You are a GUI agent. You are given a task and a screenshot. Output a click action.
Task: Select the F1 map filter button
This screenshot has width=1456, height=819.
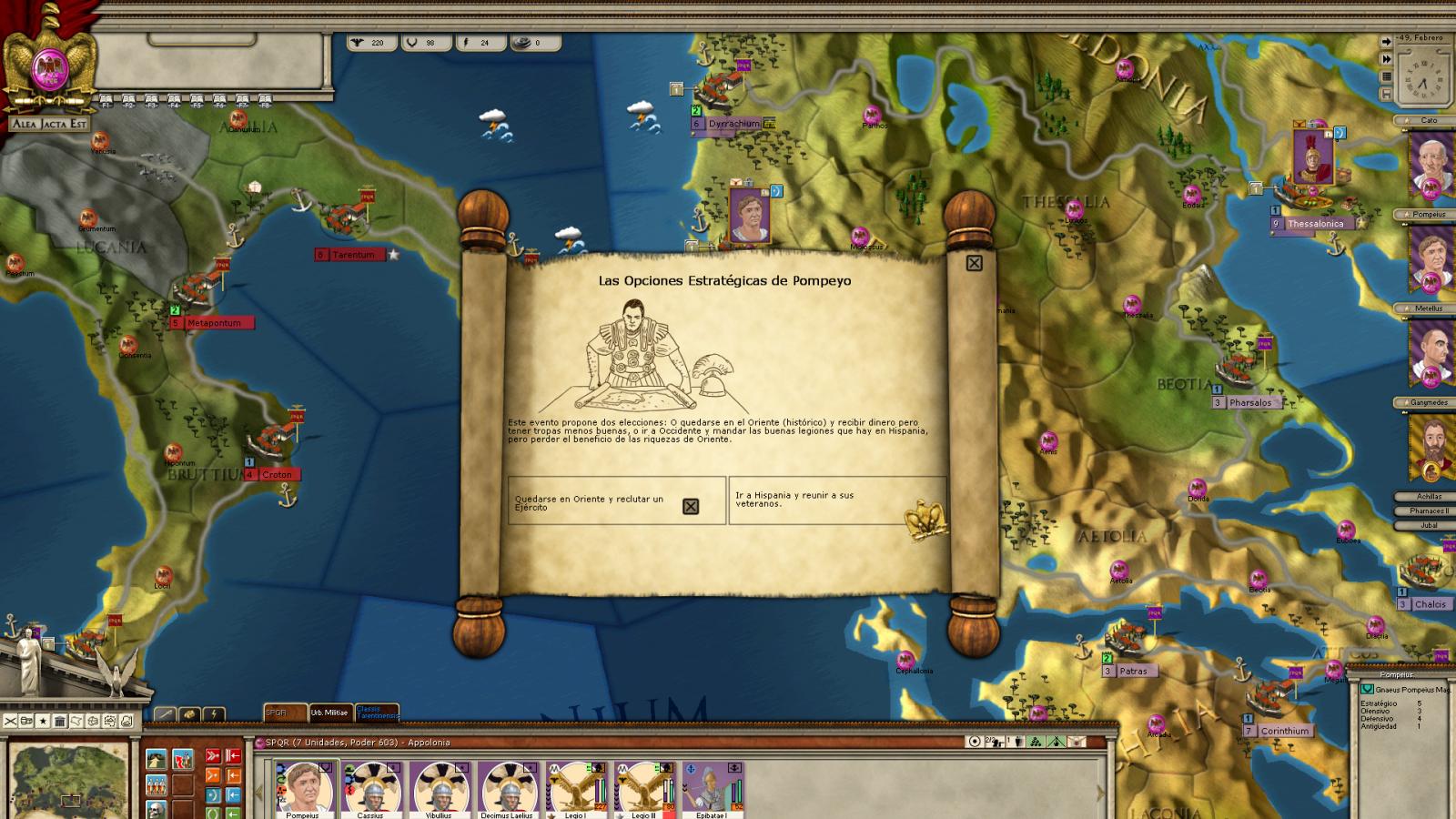pos(106,100)
